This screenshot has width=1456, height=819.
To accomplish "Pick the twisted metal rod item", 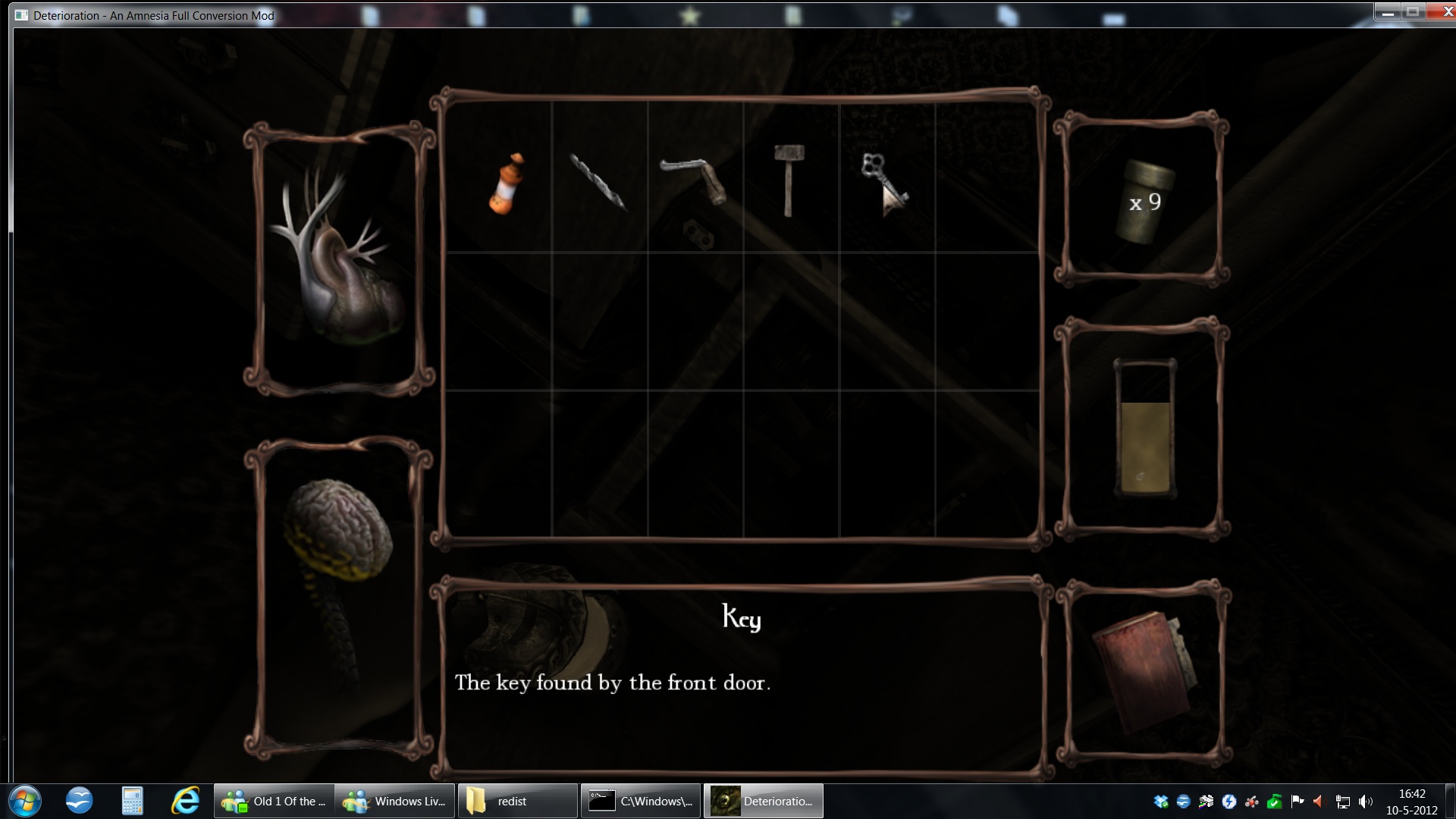I will (x=598, y=183).
